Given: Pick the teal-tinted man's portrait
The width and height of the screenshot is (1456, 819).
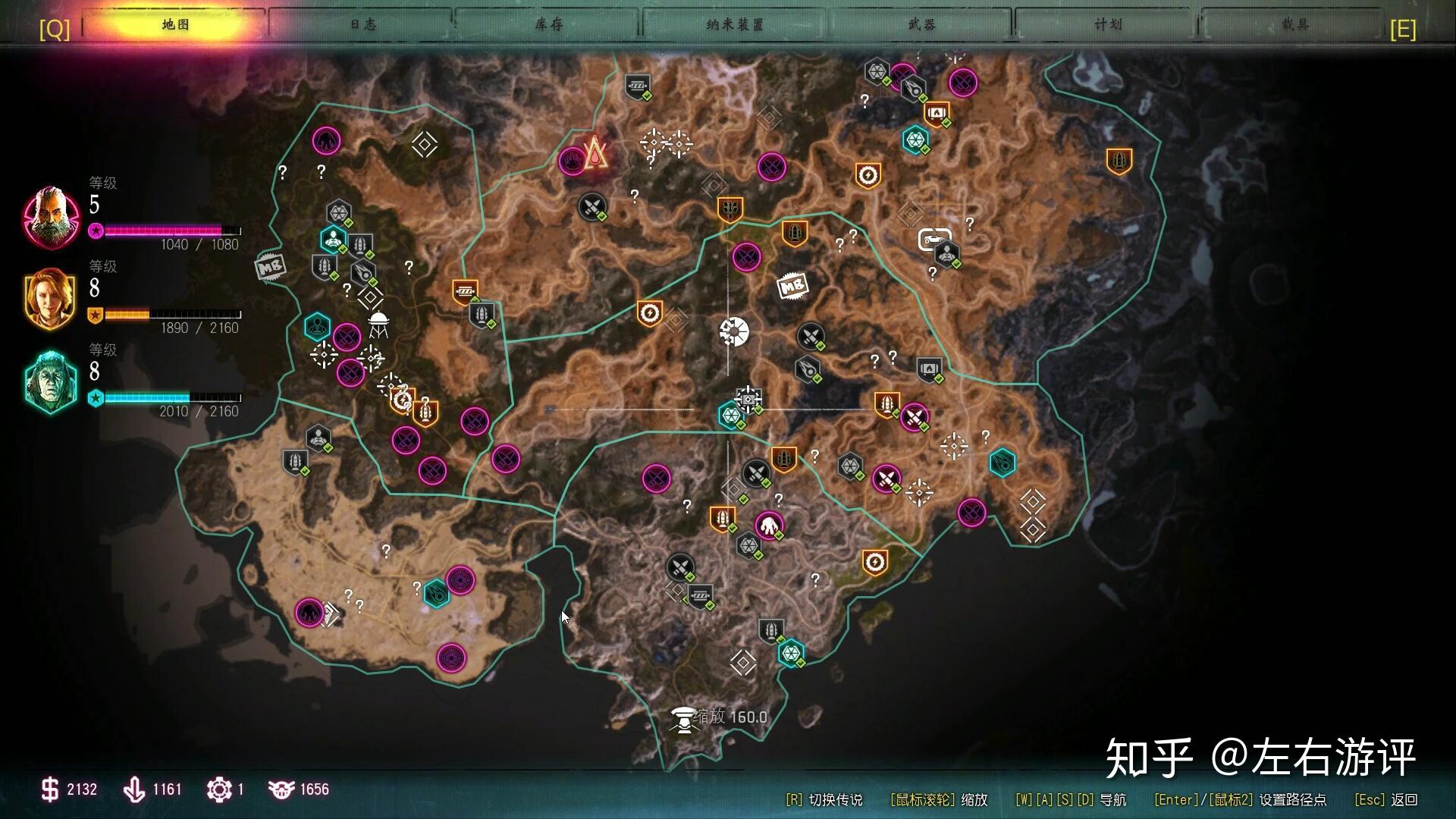Looking at the screenshot, I should pyautogui.click(x=51, y=382).
